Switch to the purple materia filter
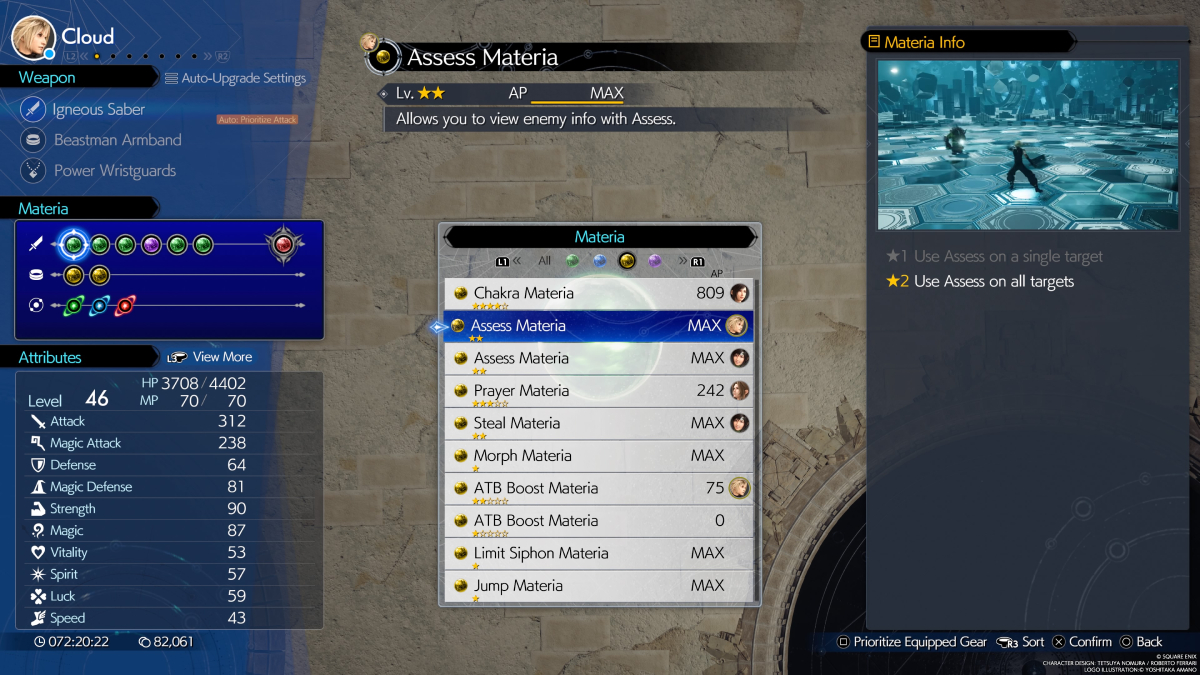1200x675 pixels. (x=655, y=261)
